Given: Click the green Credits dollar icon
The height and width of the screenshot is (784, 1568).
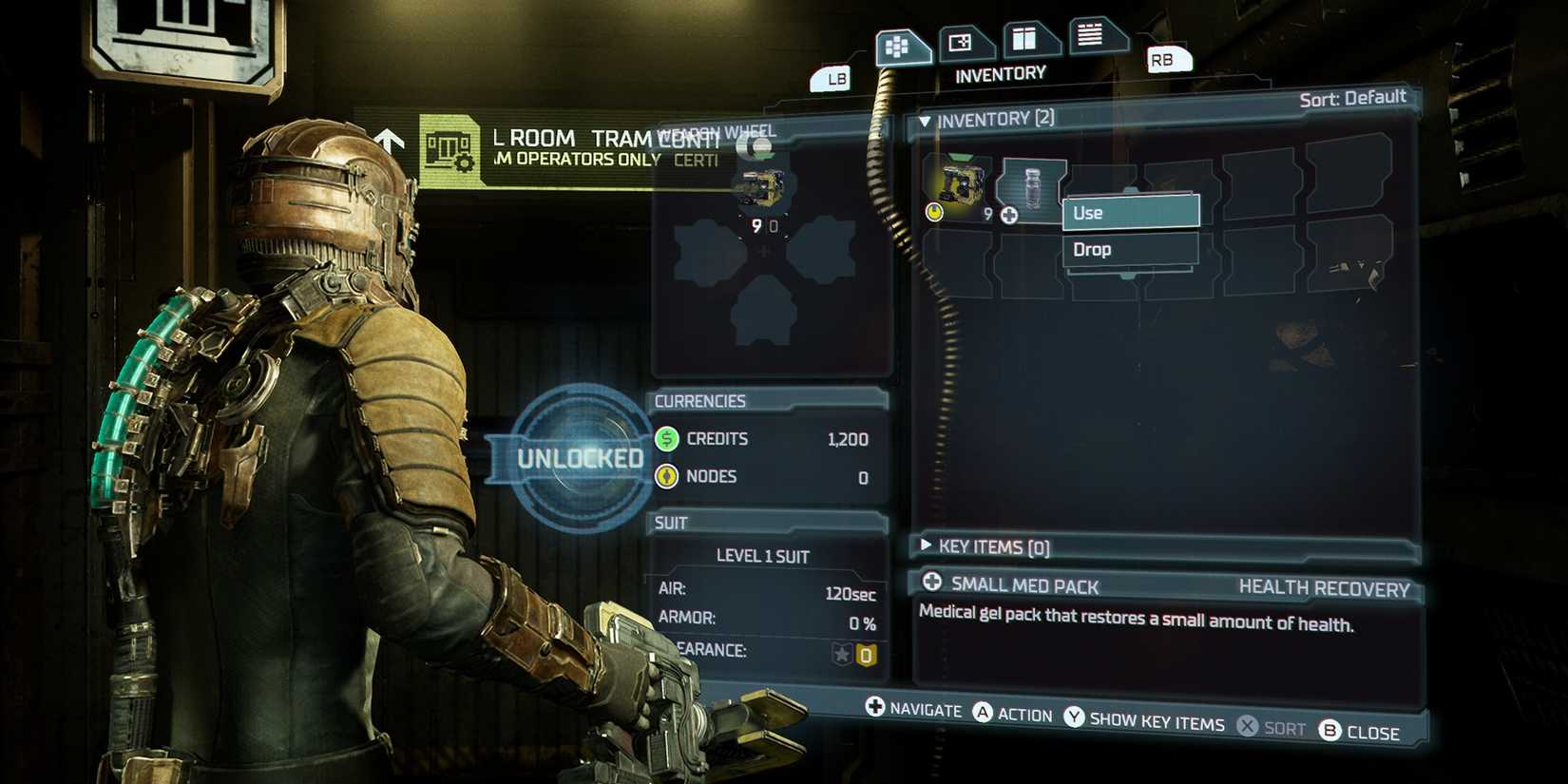Looking at the screenshot, I should coord(666,439).
